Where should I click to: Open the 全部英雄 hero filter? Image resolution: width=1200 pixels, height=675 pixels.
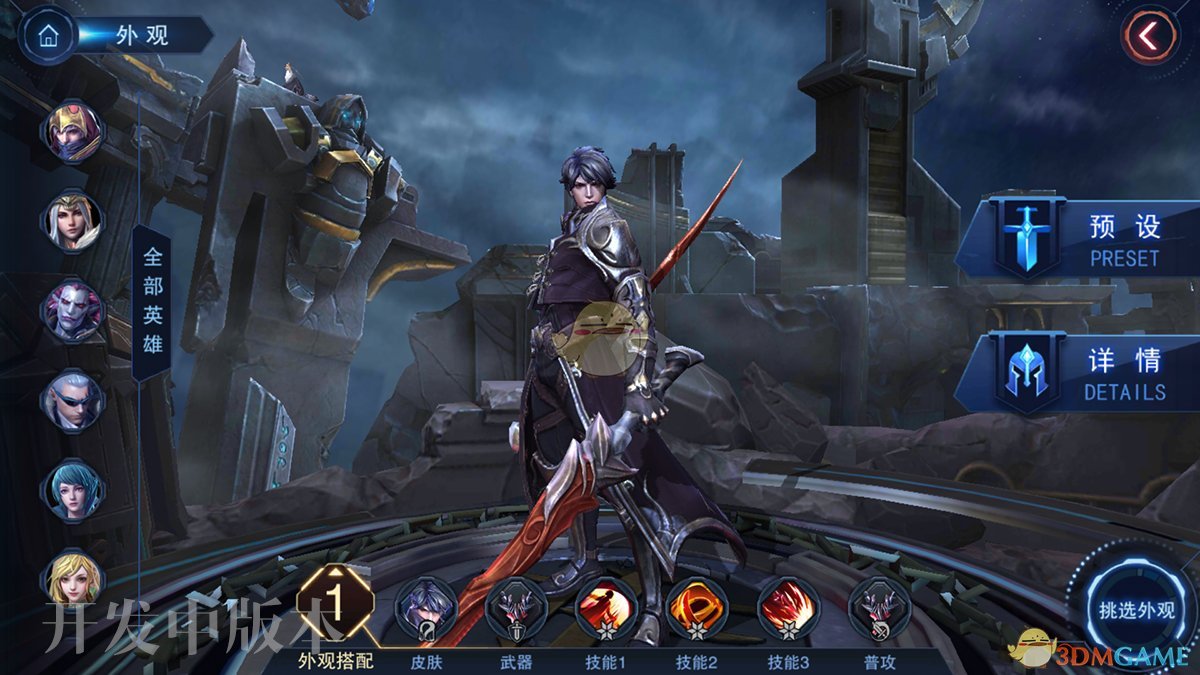point(152,301)
